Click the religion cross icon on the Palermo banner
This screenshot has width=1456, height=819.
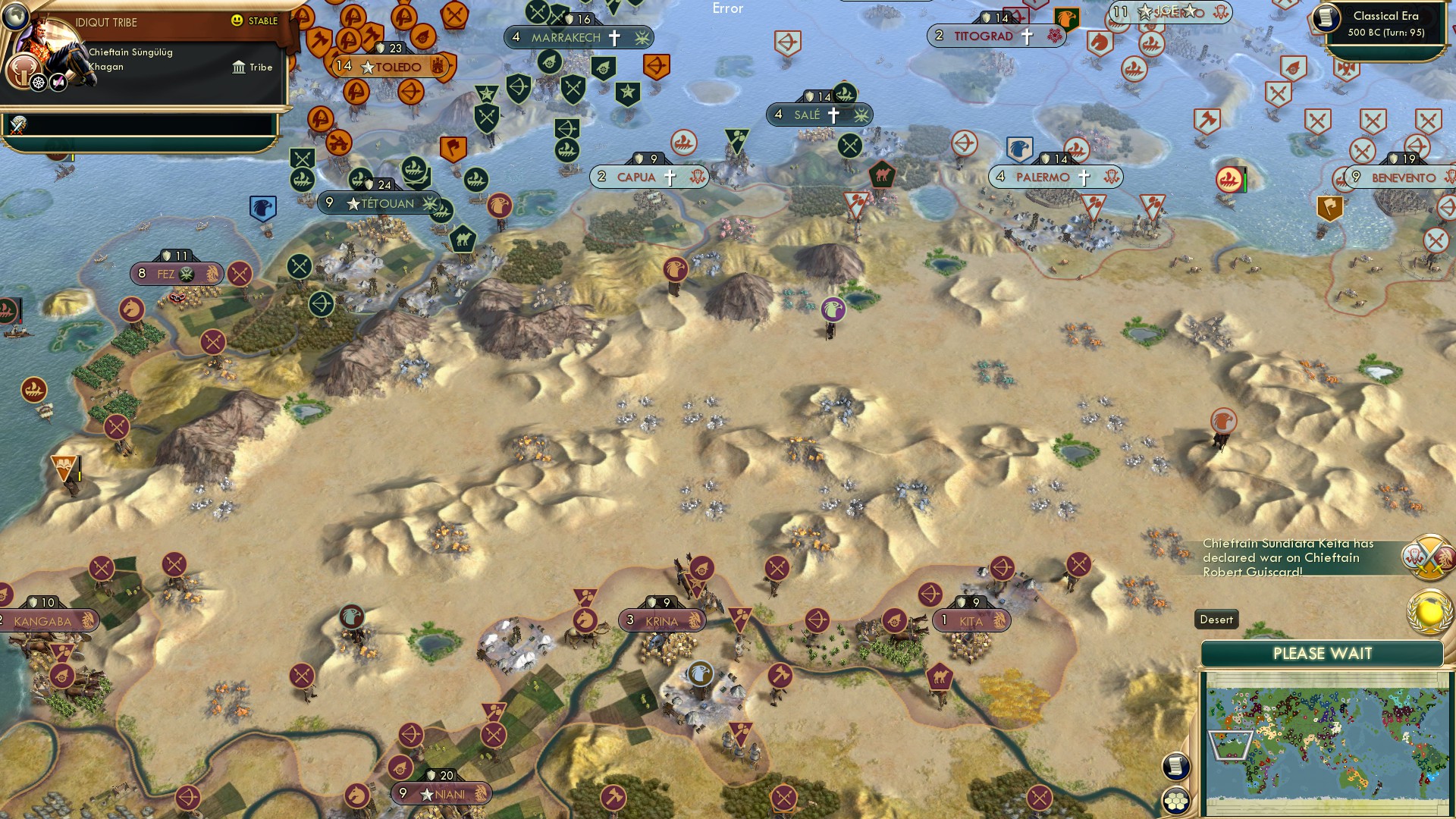click(1086, 177)
